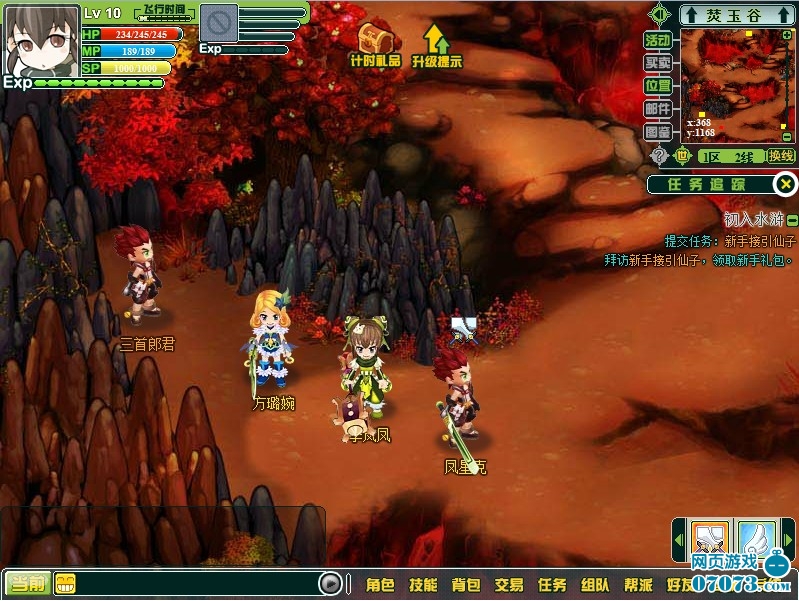The width and height of the screenshot is (799, 601).
Task: Open the 组队 team menu
Action: click(595, 585)
